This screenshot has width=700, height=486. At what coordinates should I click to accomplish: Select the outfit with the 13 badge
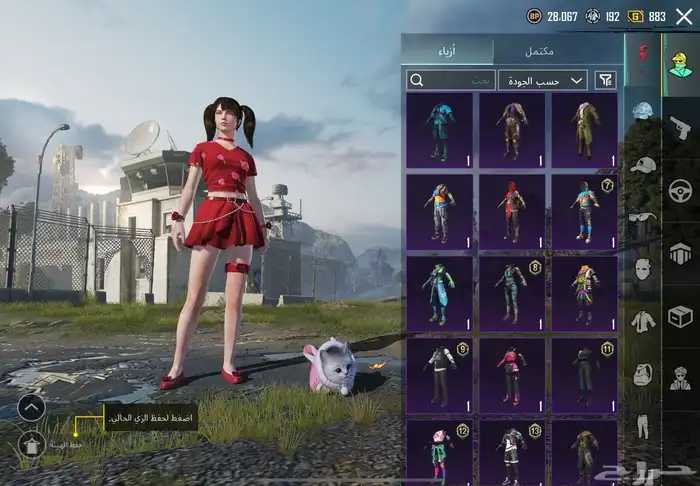511,452
